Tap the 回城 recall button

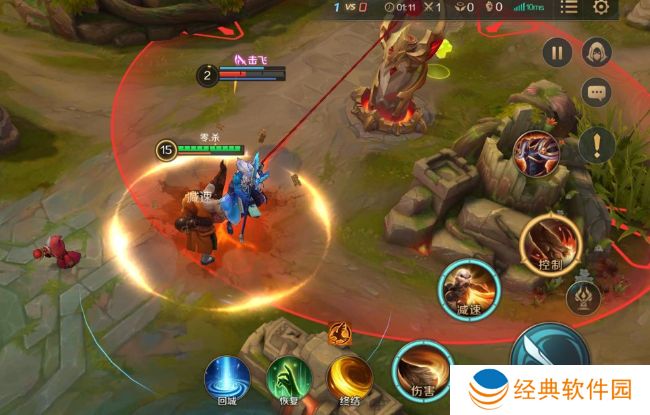[x=228, y=380]
